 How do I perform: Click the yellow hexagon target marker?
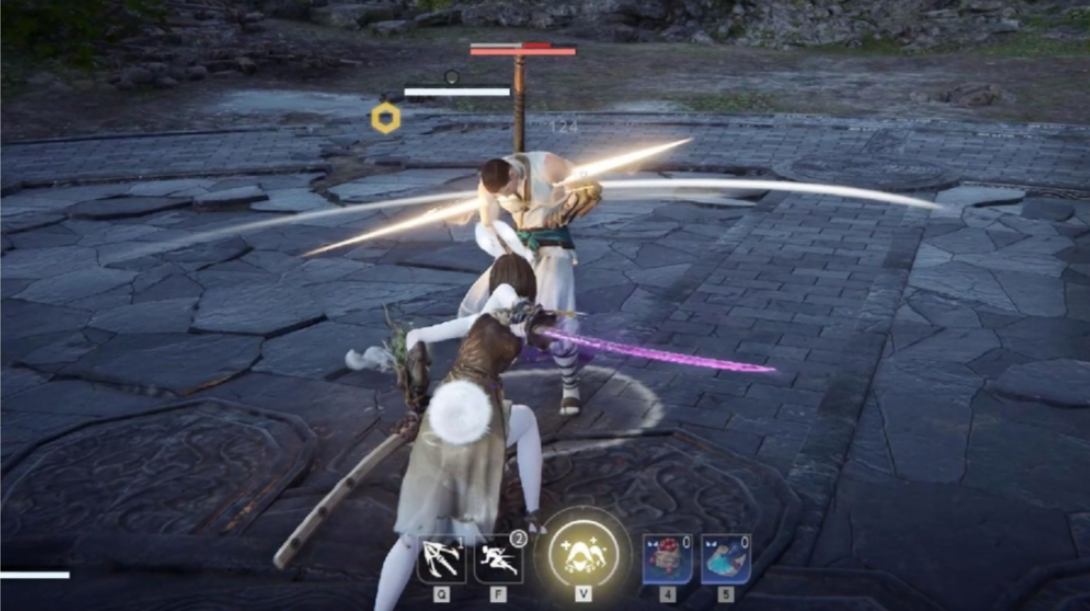(386, 119)
